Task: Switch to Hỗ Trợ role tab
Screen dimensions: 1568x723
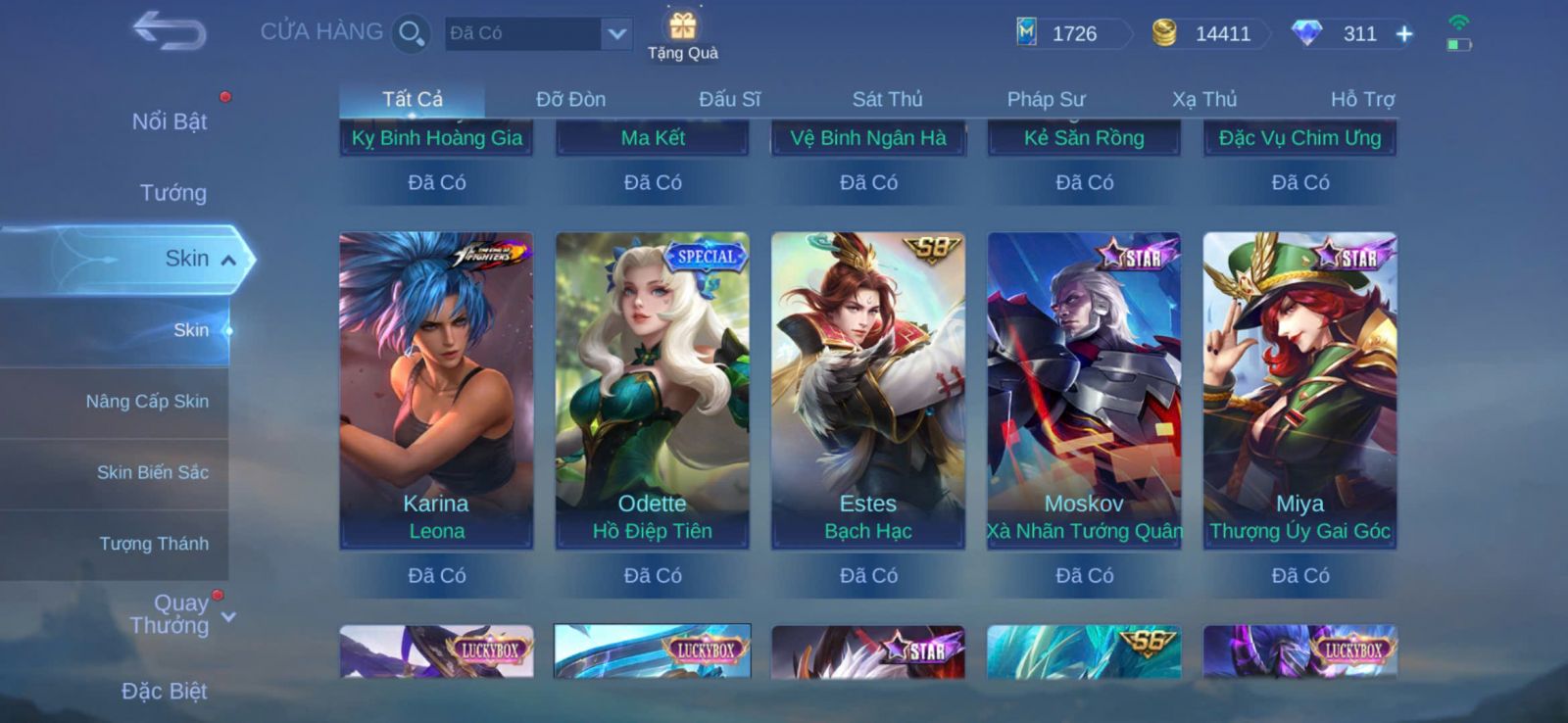Action: pos(1362,99)
